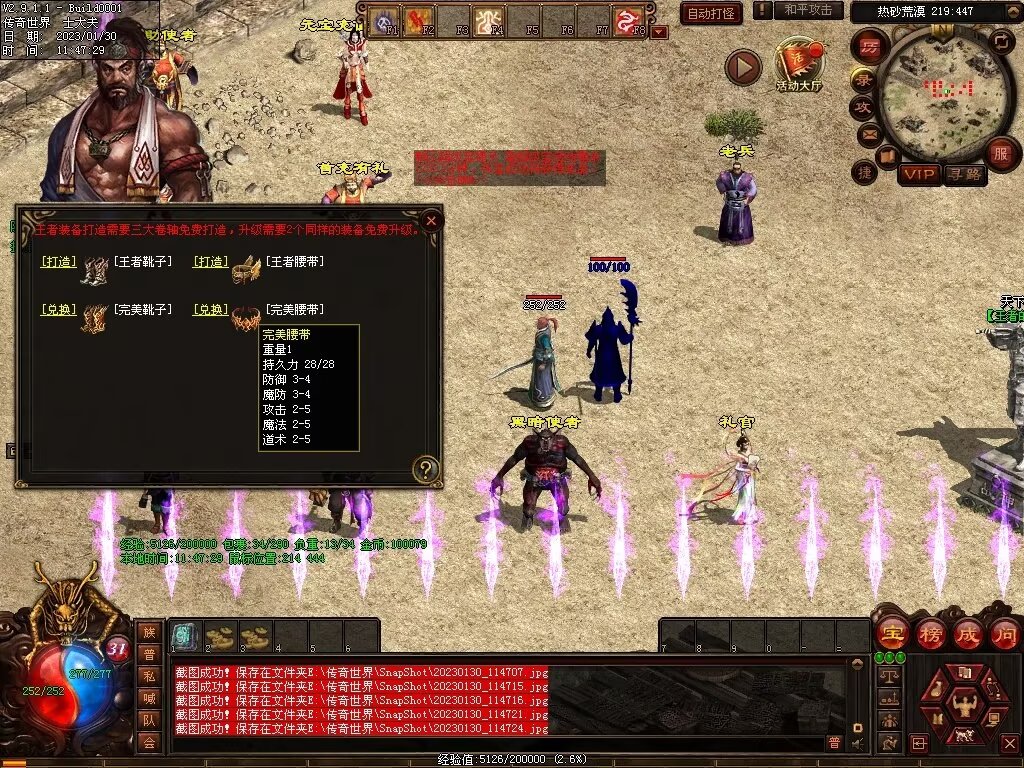
Task: Open the VIP panel
Action: click(919, 174)
